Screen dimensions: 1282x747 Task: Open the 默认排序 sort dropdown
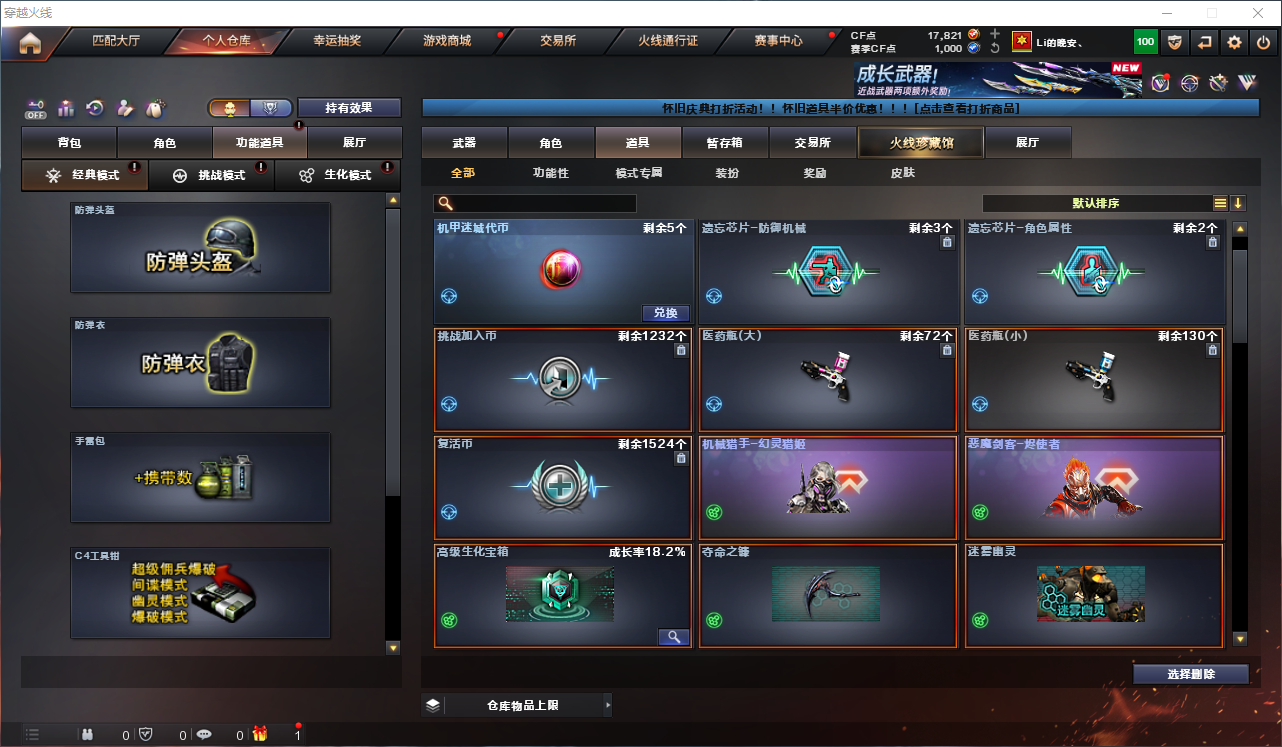pyautogui.click(x=1096, y=203)
